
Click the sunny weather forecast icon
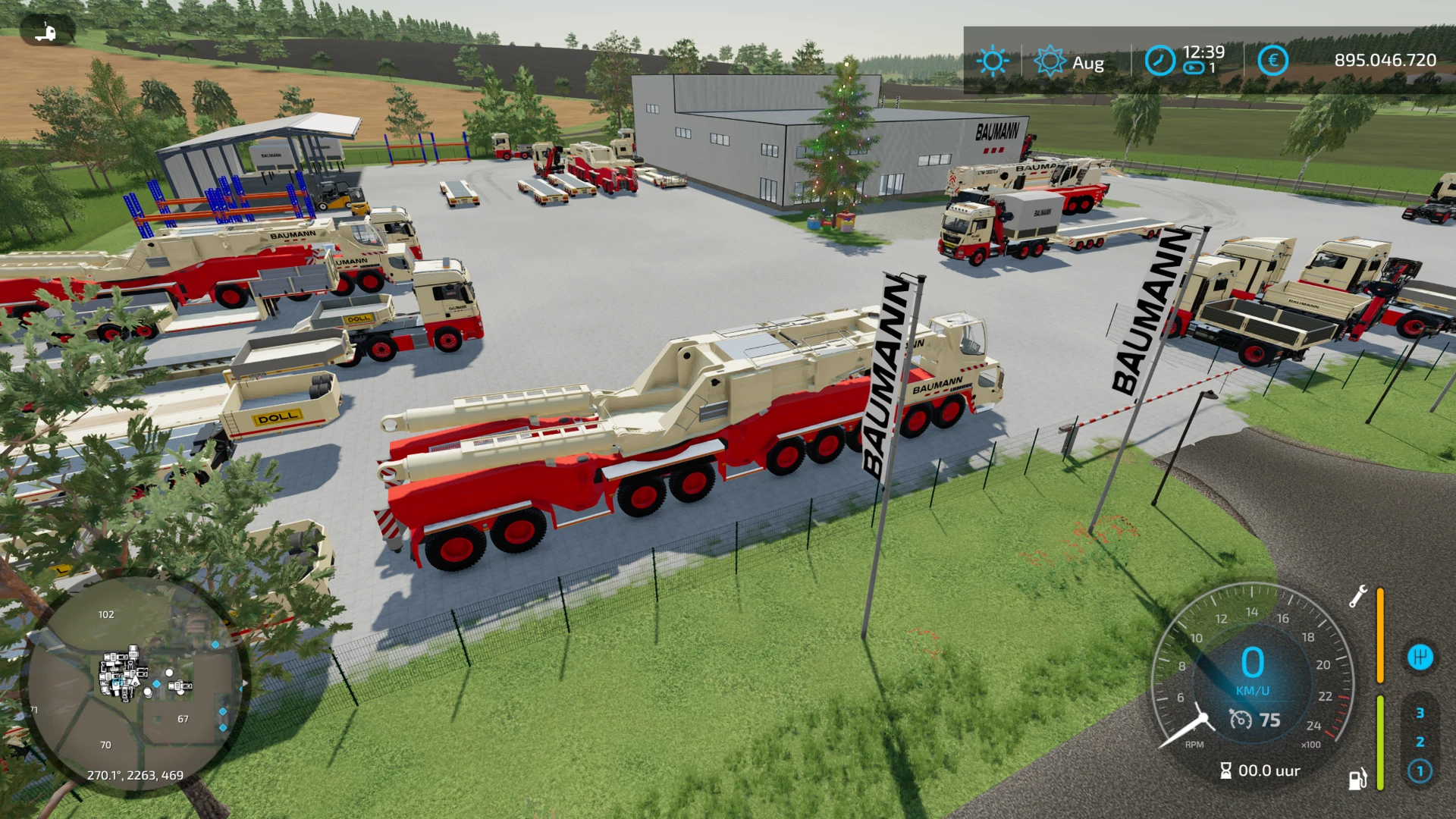point(992,61)
